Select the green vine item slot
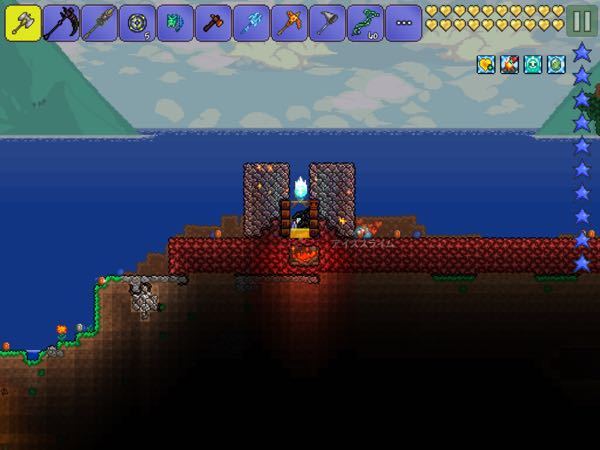The image size is (600, 450). pyautogui.click(x=365, y=22)
